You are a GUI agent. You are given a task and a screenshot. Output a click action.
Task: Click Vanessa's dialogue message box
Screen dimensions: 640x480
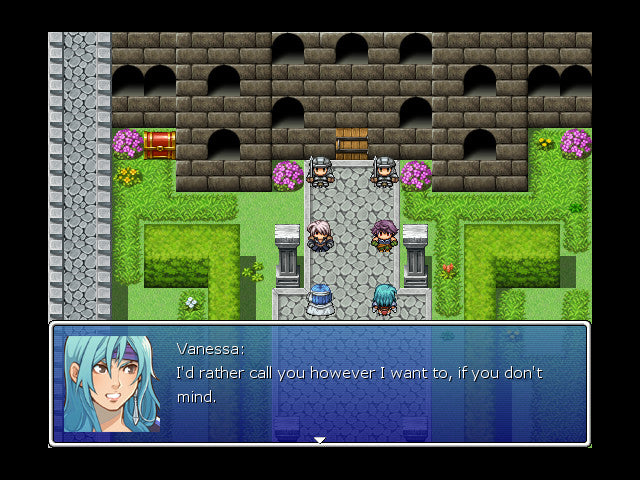pyautogui.click(x=360, y=384)
